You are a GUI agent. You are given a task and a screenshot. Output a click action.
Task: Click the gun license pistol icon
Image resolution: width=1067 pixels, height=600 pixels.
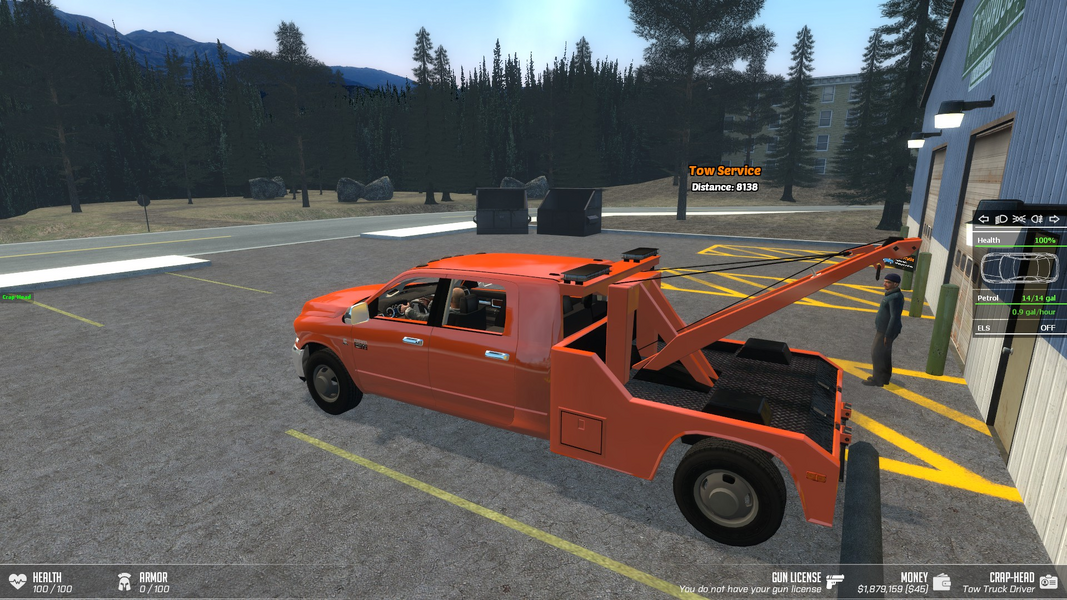(835, 581)
